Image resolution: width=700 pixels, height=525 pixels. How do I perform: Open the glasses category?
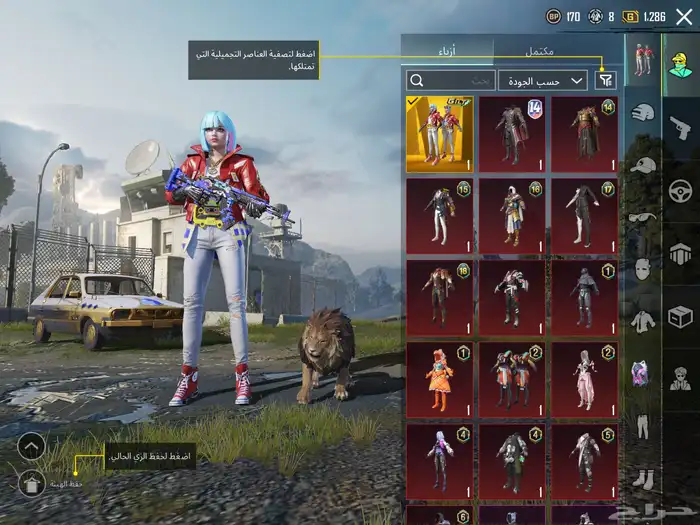coord(642,216)
